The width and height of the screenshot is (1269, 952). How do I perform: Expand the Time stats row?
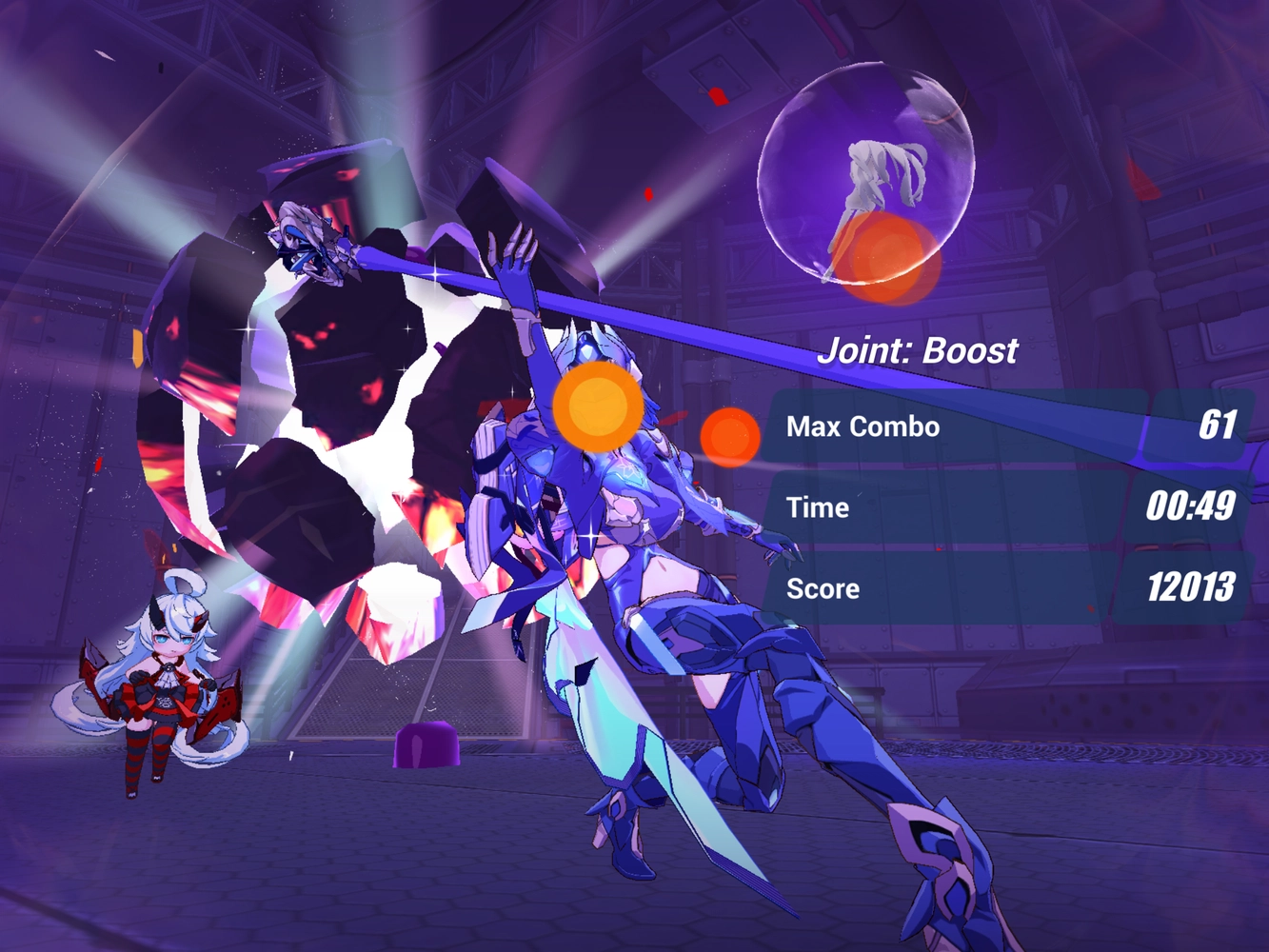(x=1009, y=507)
